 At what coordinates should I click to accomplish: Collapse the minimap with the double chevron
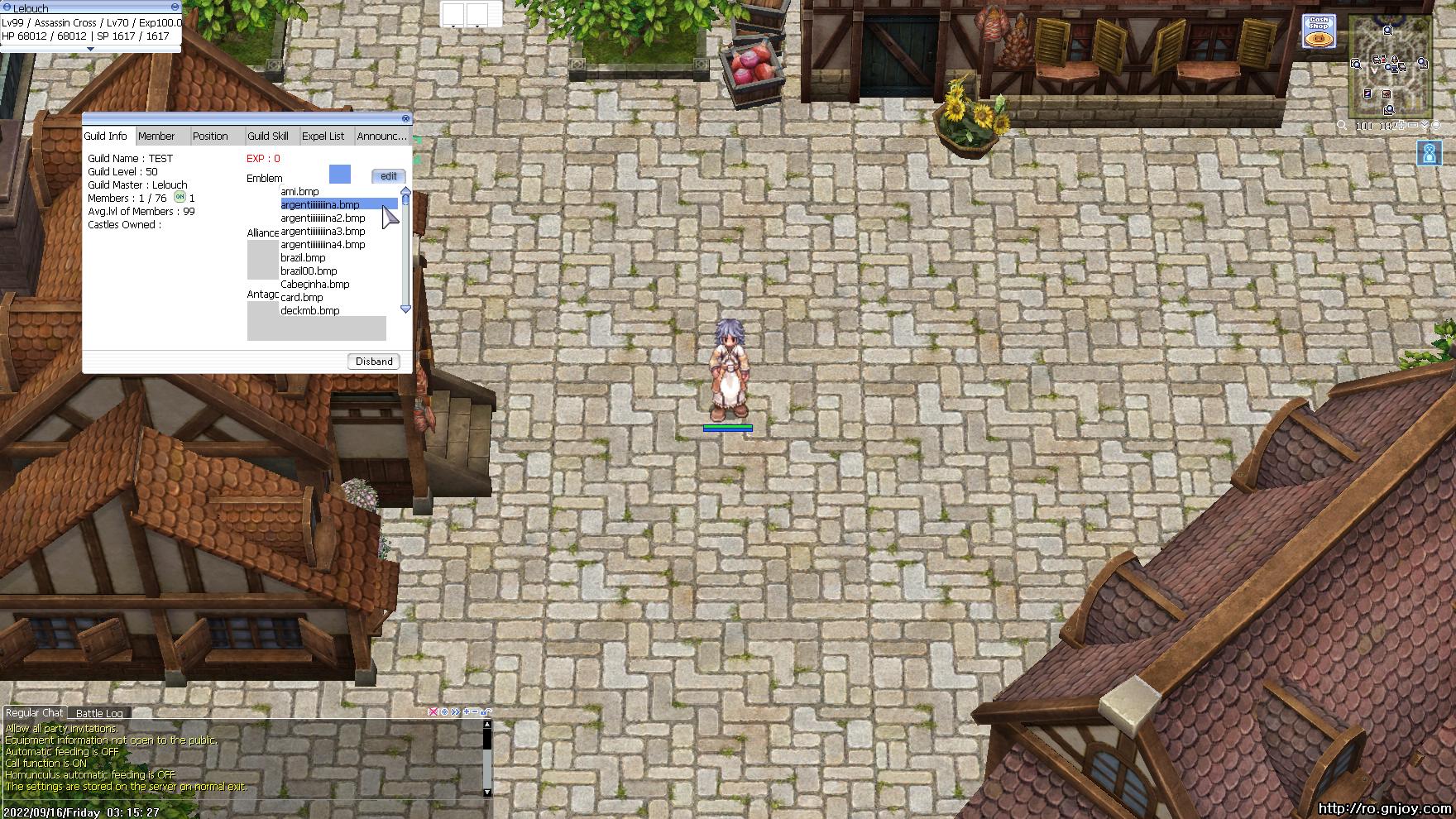click(1425, 125)
